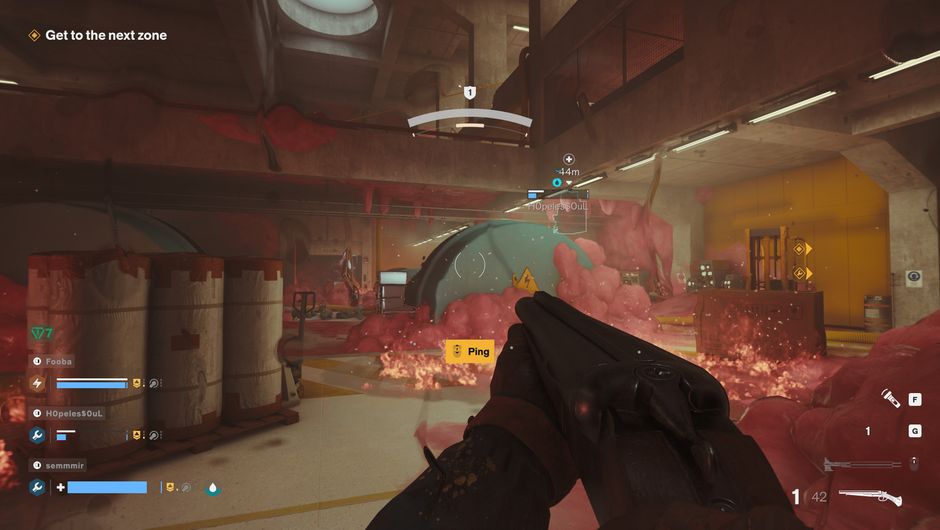Click semmmir's wrench class icon
Screen dimensions: 940x530
coord(37,487)
